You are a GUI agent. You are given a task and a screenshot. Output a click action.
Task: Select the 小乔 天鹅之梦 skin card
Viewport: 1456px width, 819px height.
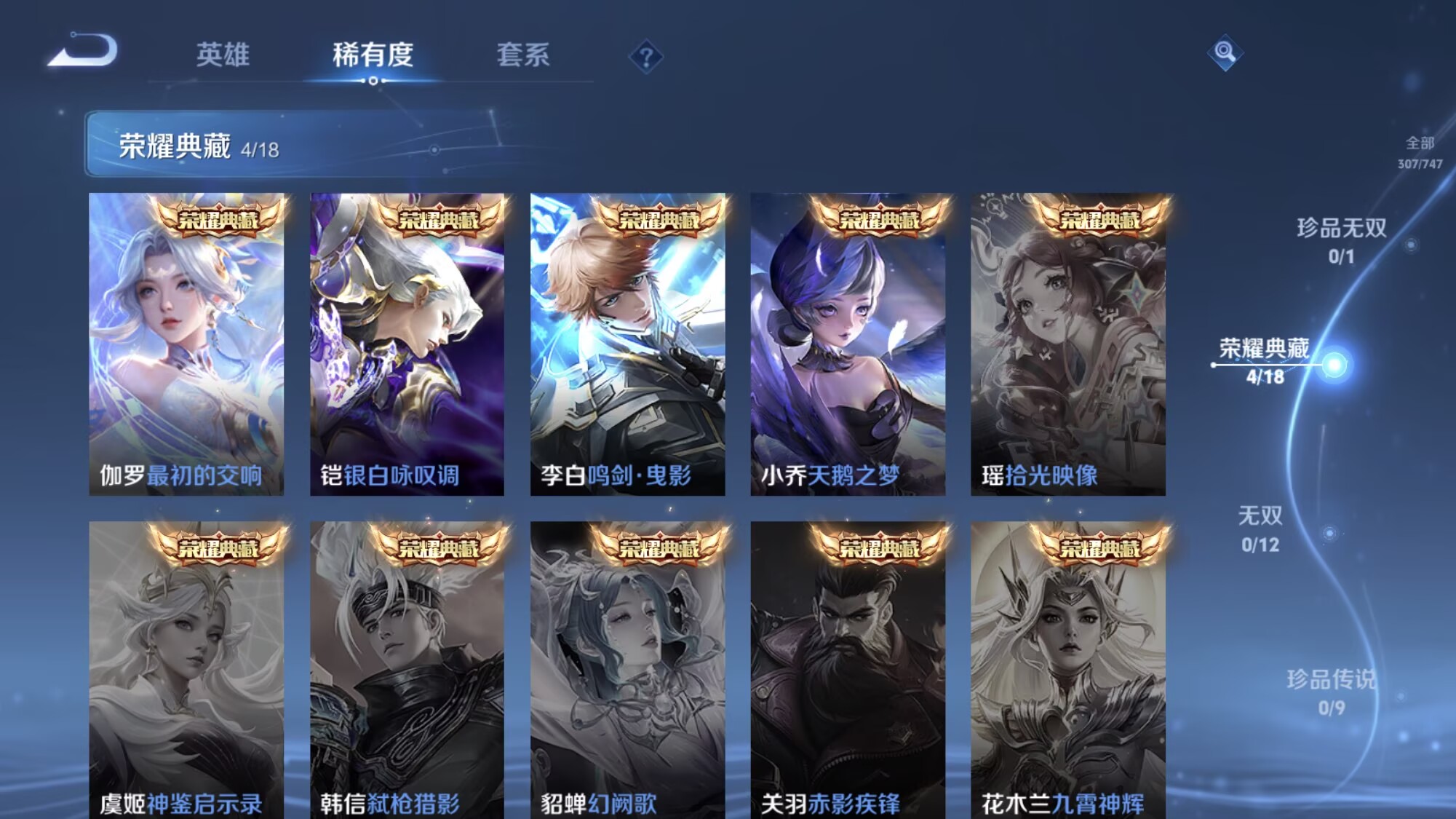pos(848,344)
